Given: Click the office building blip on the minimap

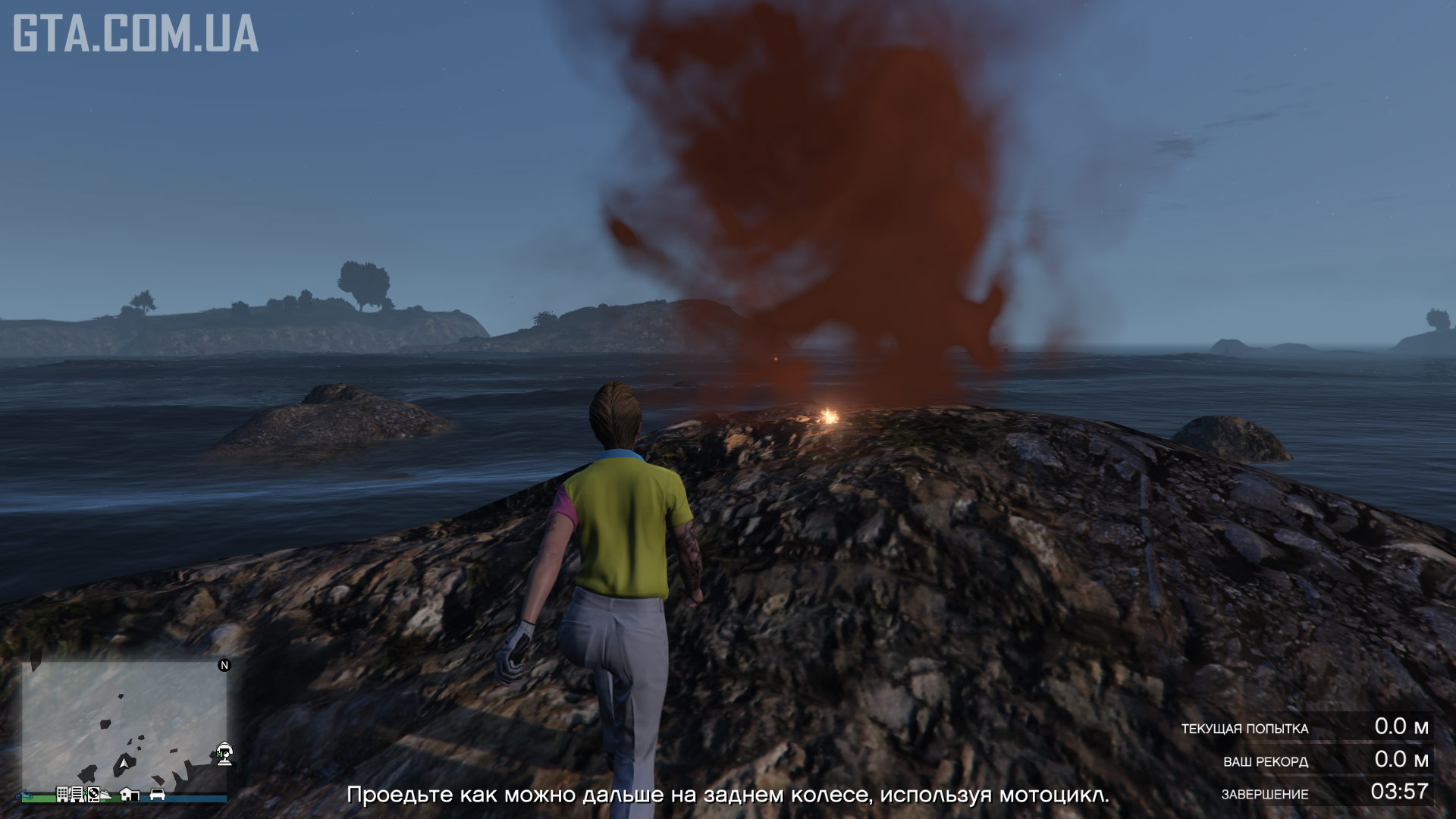Looking at the screenshot, I should click(x=63, y=794).
